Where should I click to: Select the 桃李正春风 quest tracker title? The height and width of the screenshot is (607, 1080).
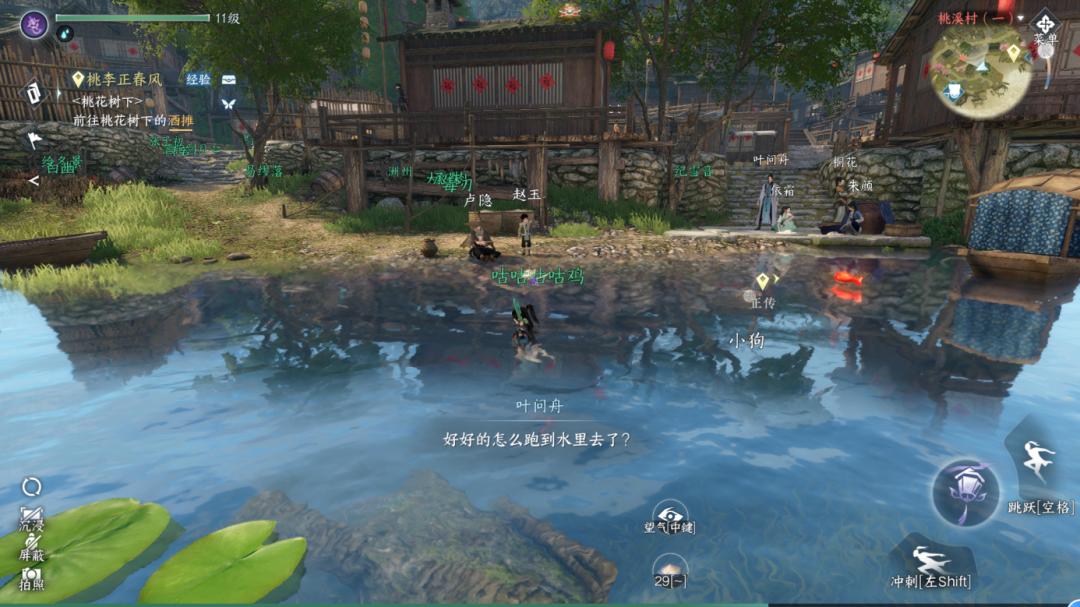coord(123,79)
